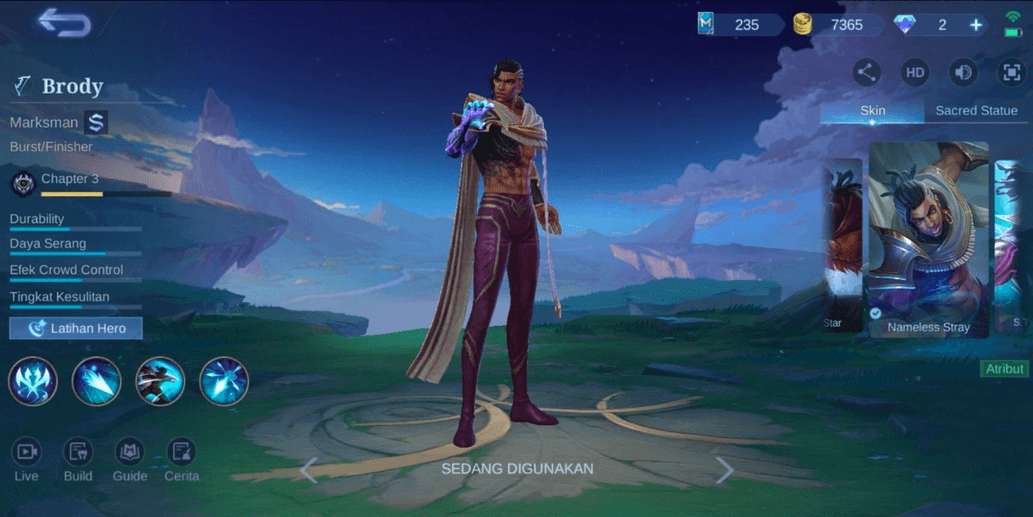Show the next hero with right arrow
The width and height of the screenshot is (1033, 517).
724,470
